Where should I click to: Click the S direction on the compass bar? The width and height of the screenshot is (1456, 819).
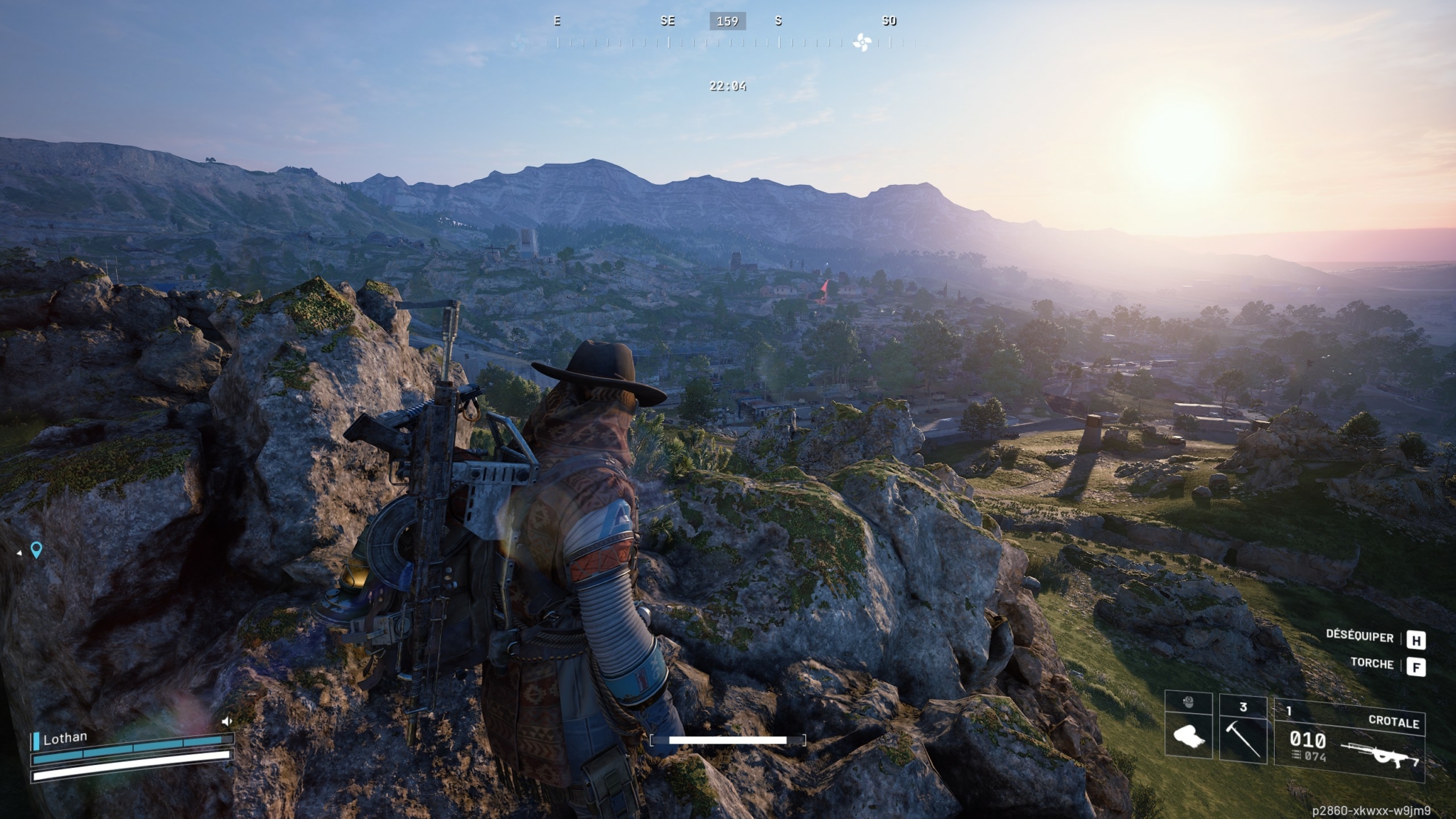(778, 21)
